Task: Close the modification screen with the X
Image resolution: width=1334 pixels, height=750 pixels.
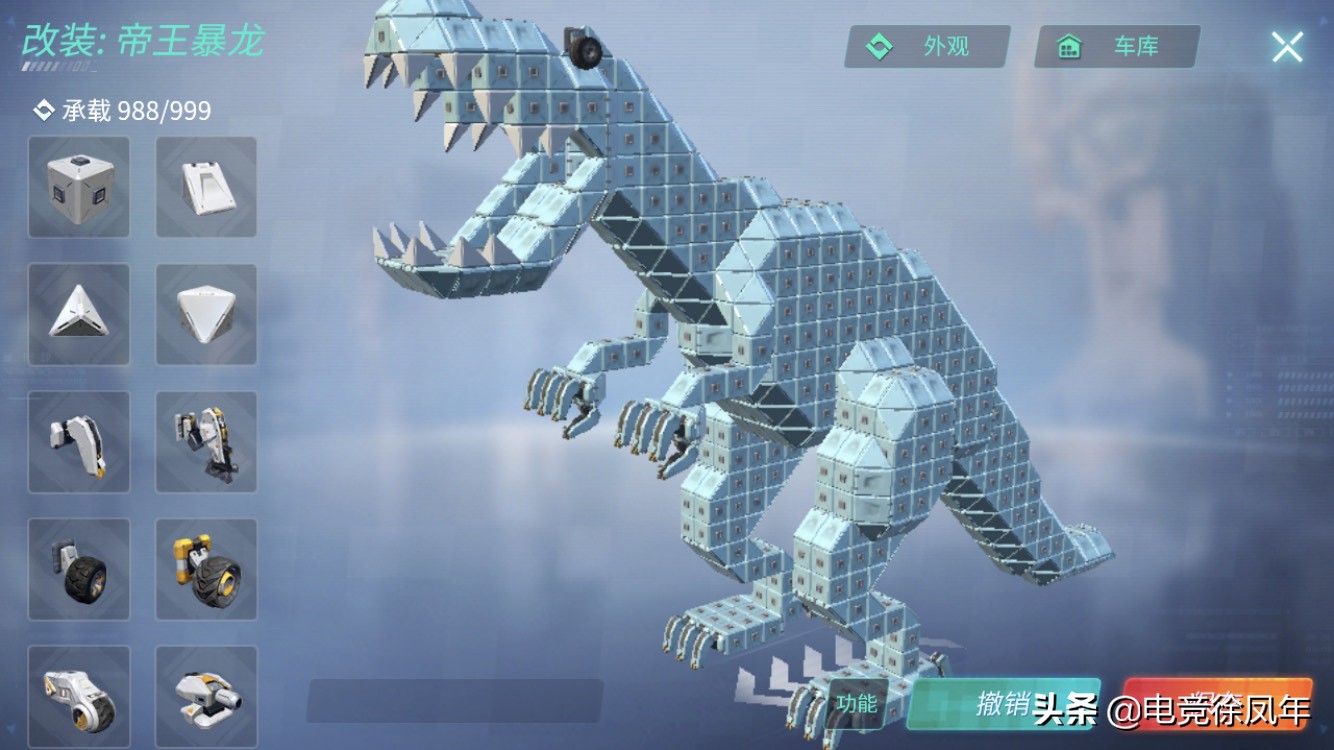Action: click(x=1287, y=47)
